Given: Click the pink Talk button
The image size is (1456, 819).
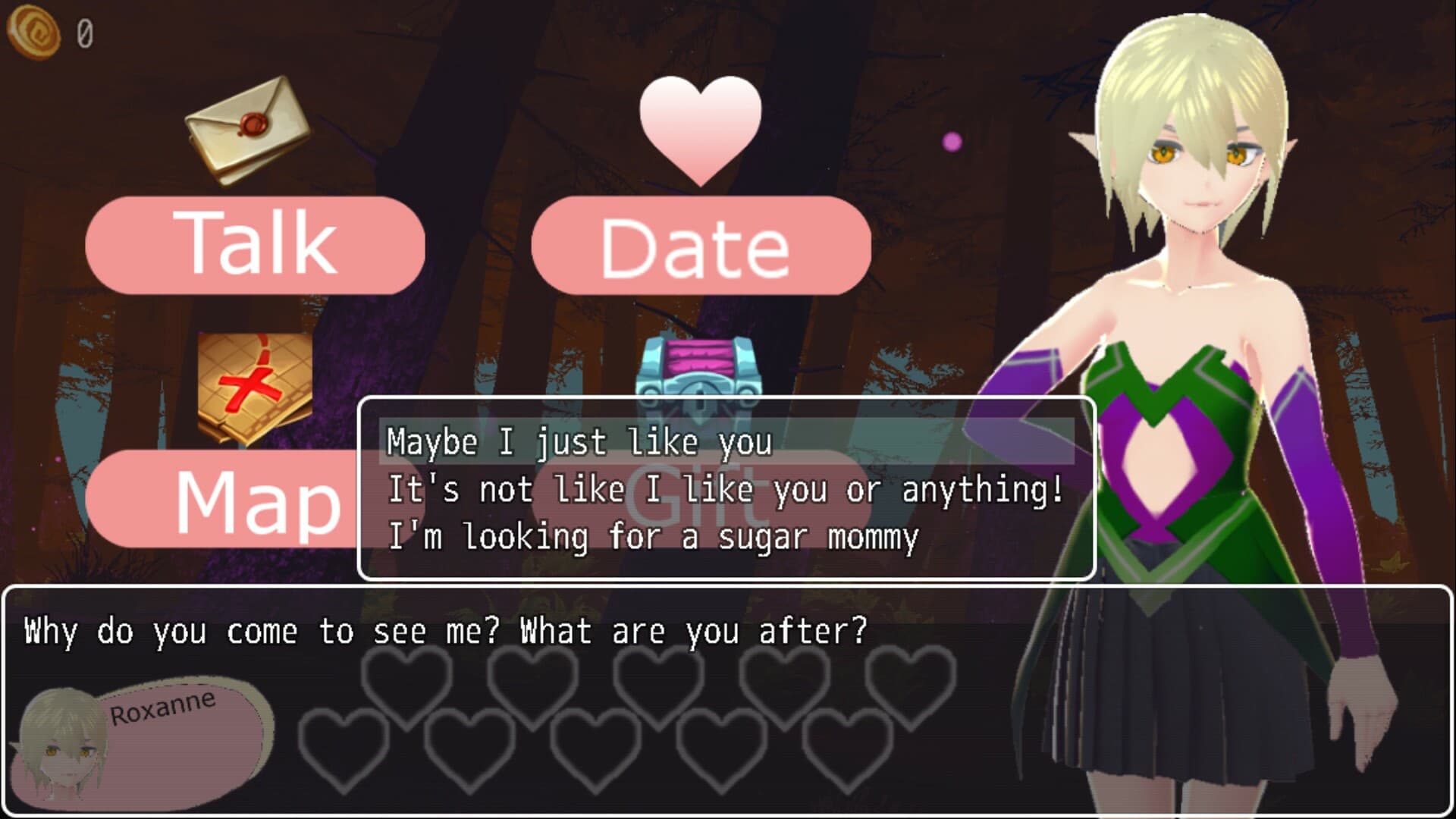Looking at the screenshot, I should [x=255, y=244].
